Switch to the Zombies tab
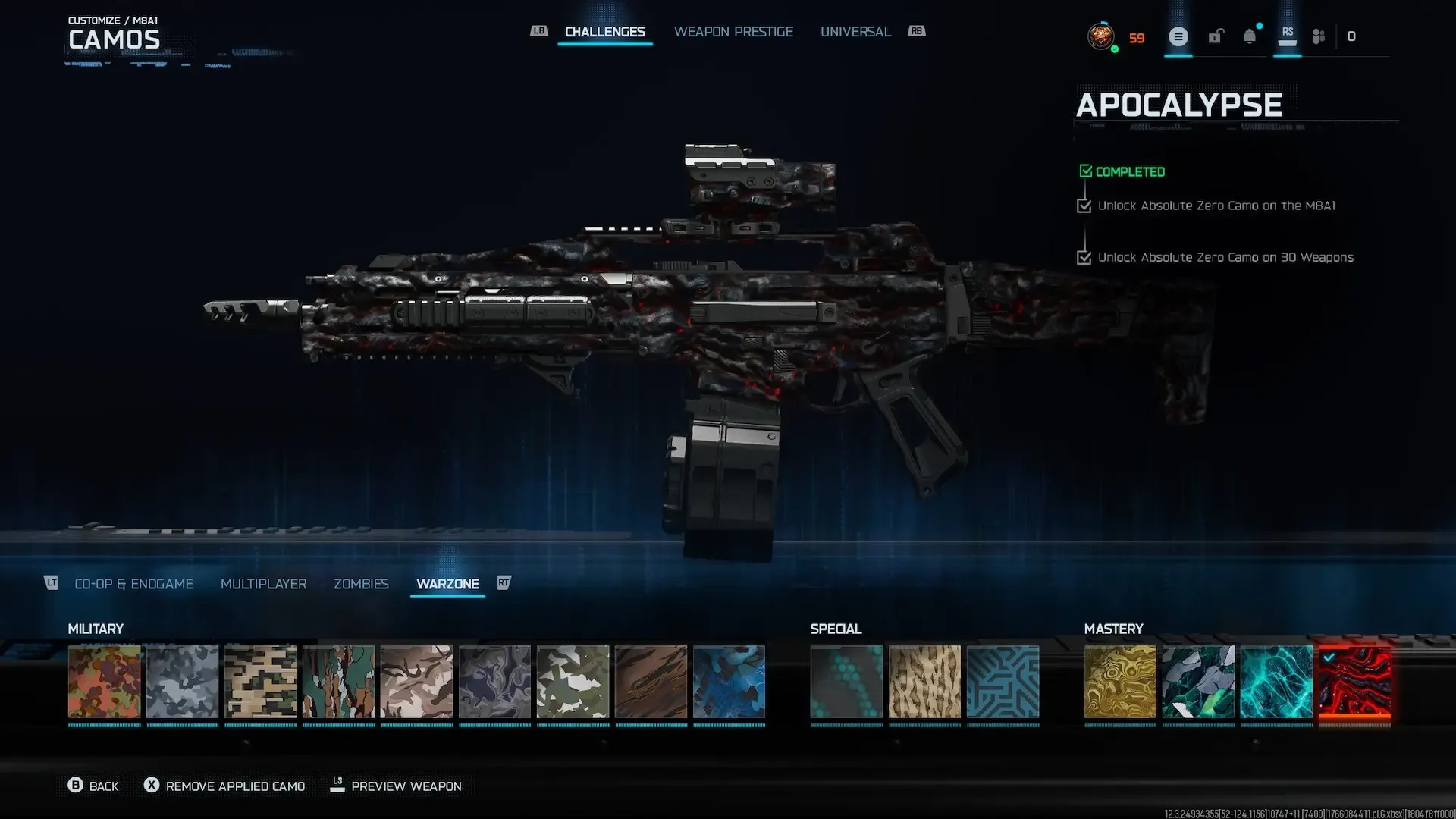This screenshot has height=819, width=1456. pyautogui.click(x=361, y=584)
